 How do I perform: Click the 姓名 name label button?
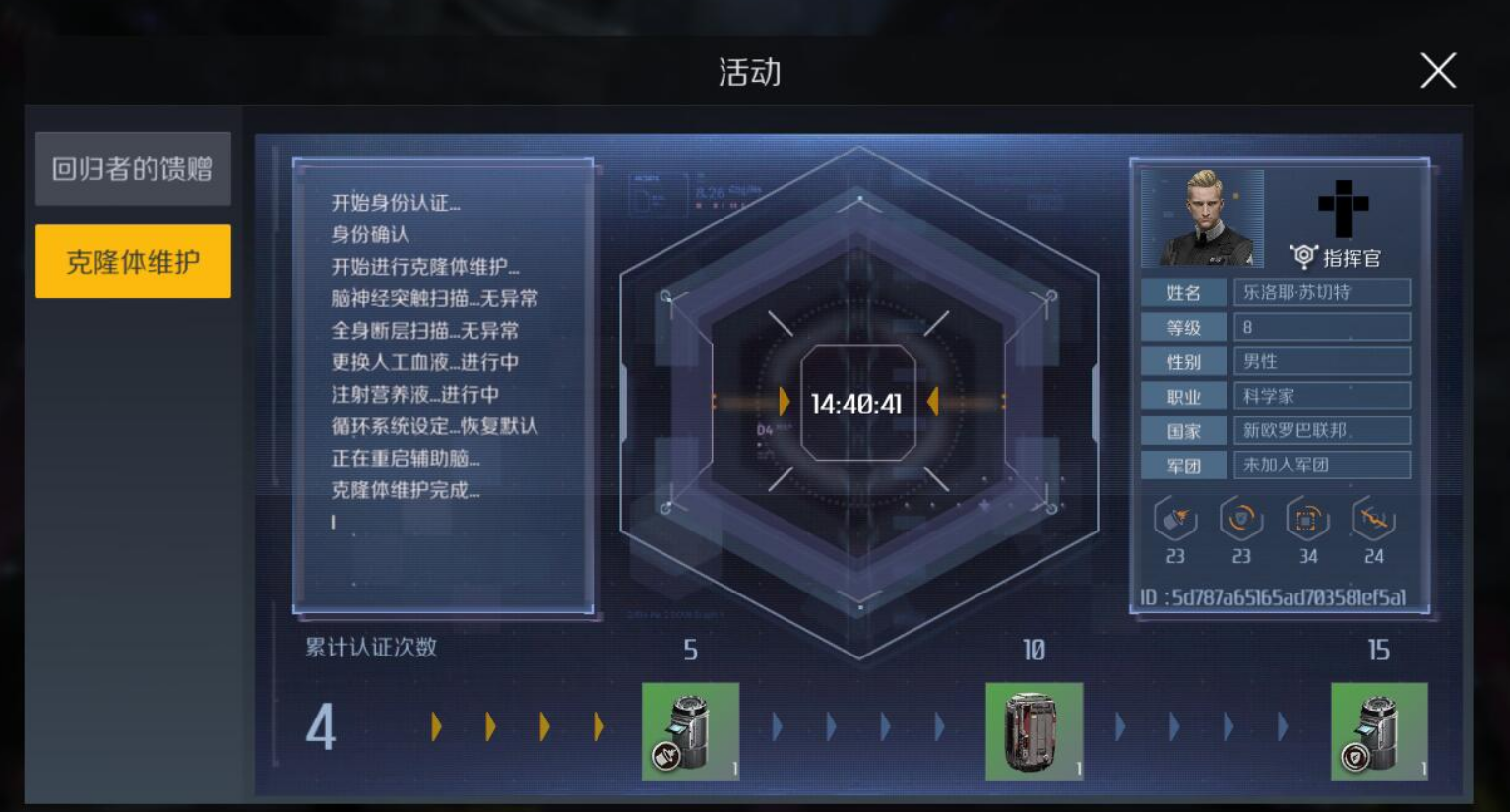1183,291
